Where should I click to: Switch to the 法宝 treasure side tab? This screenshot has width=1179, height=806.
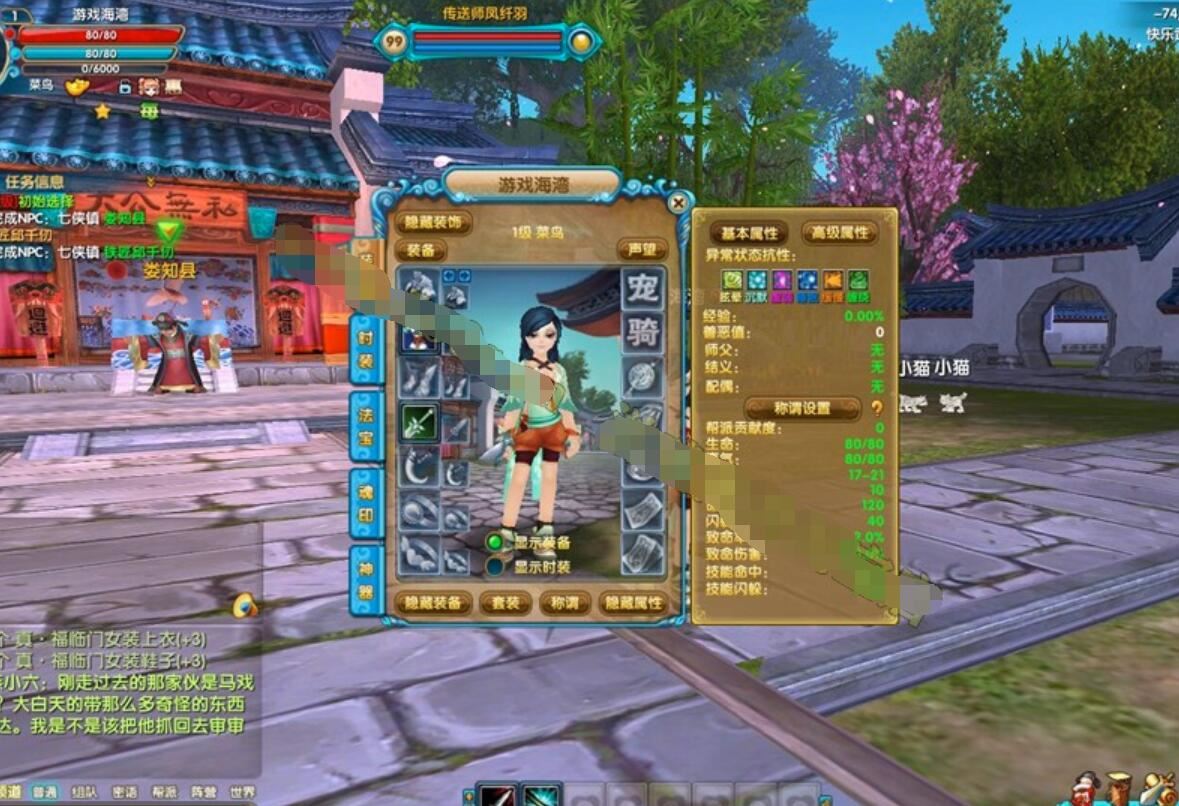[367, 426]
